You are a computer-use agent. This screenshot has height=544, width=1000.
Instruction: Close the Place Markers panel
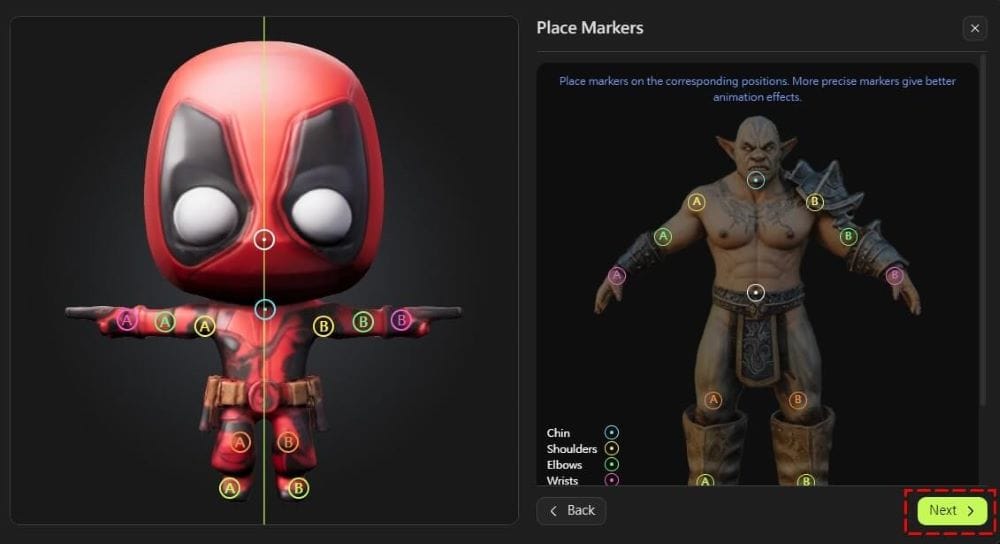(x=975, y=29)
